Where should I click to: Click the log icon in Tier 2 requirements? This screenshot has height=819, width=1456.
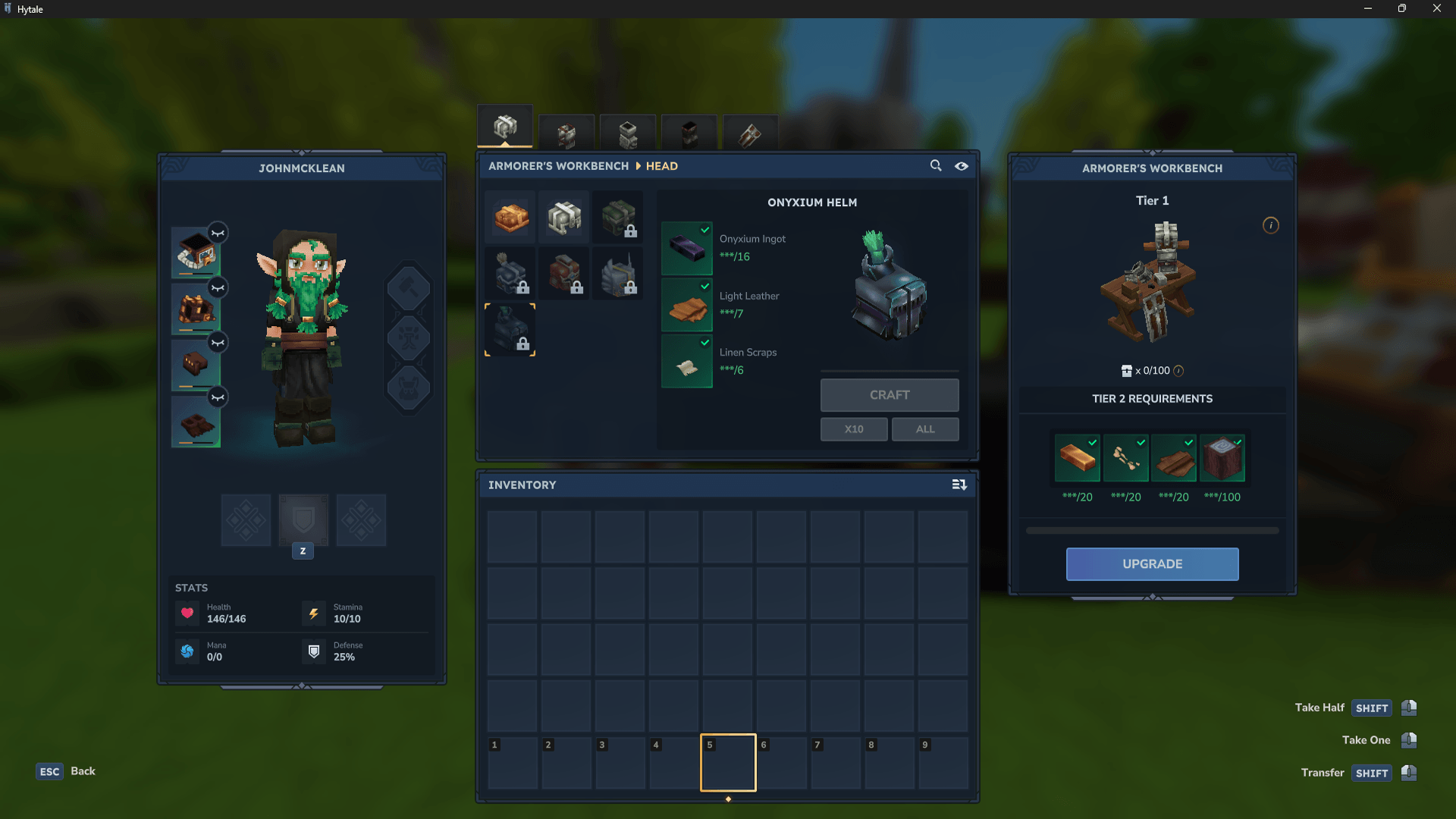[1223, 458]
